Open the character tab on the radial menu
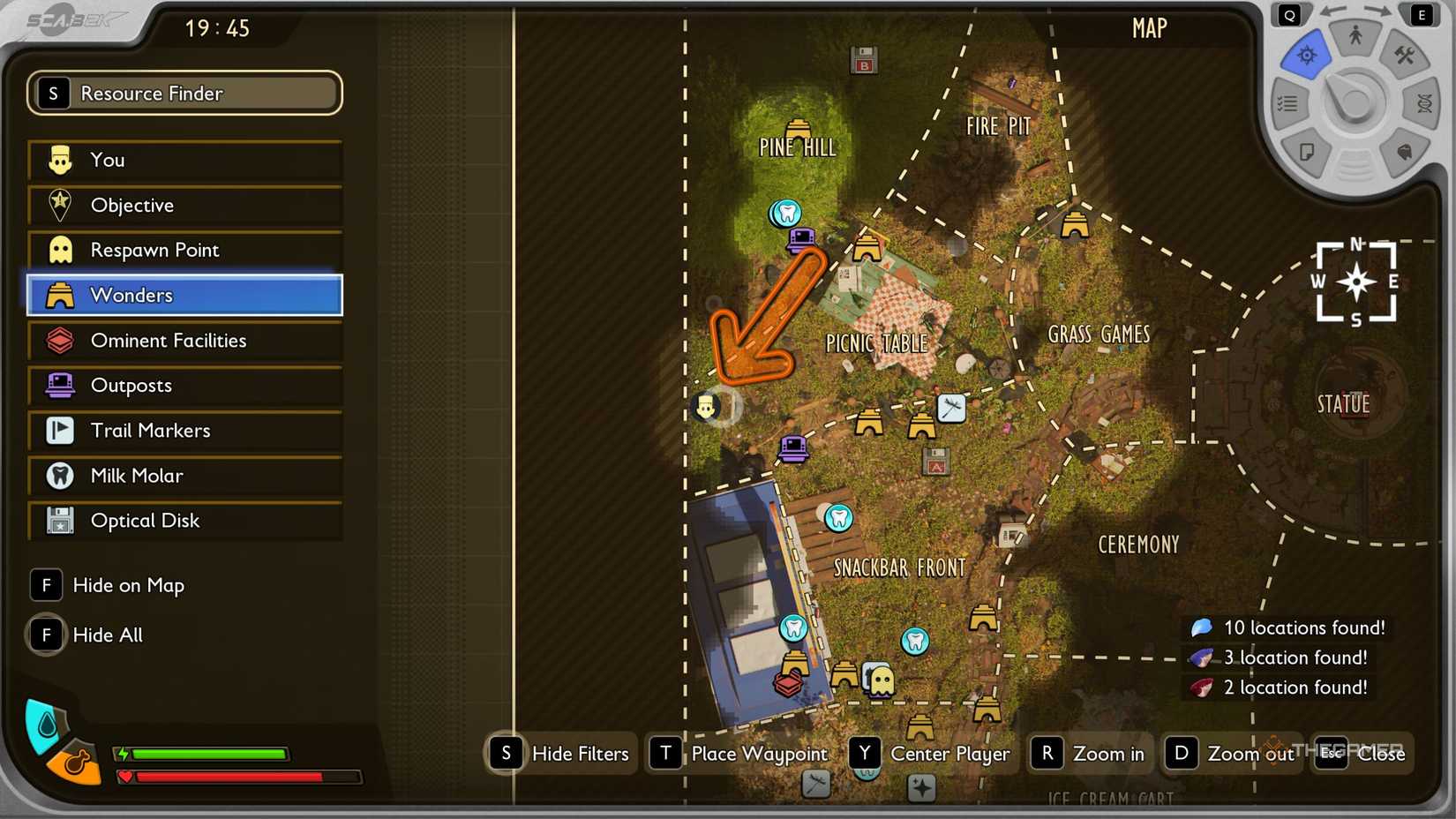This screenshot has height=819, width=1456. (x=1355, y=35)
